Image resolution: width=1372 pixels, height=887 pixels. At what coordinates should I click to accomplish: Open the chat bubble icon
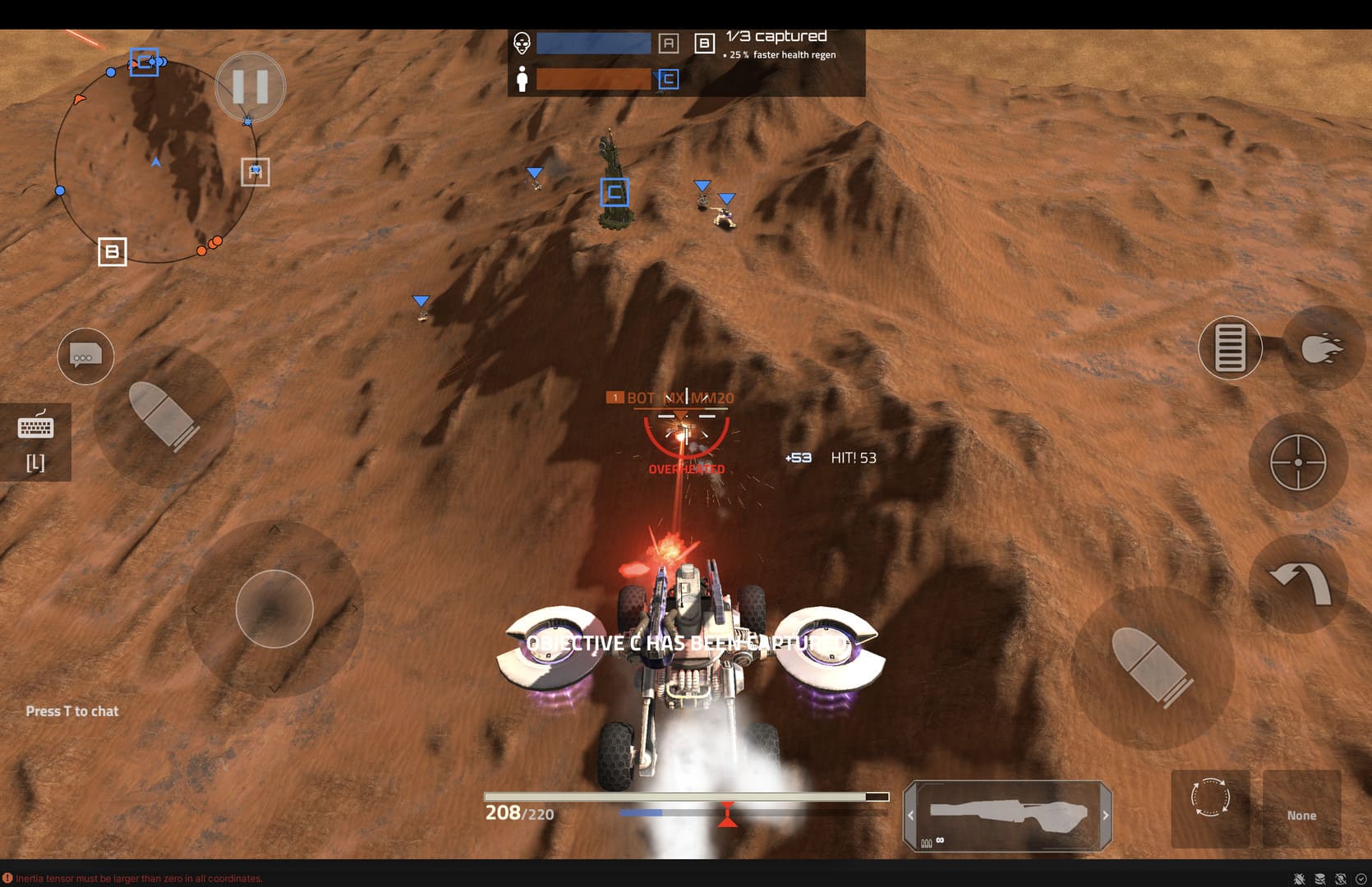coord(85,356)
